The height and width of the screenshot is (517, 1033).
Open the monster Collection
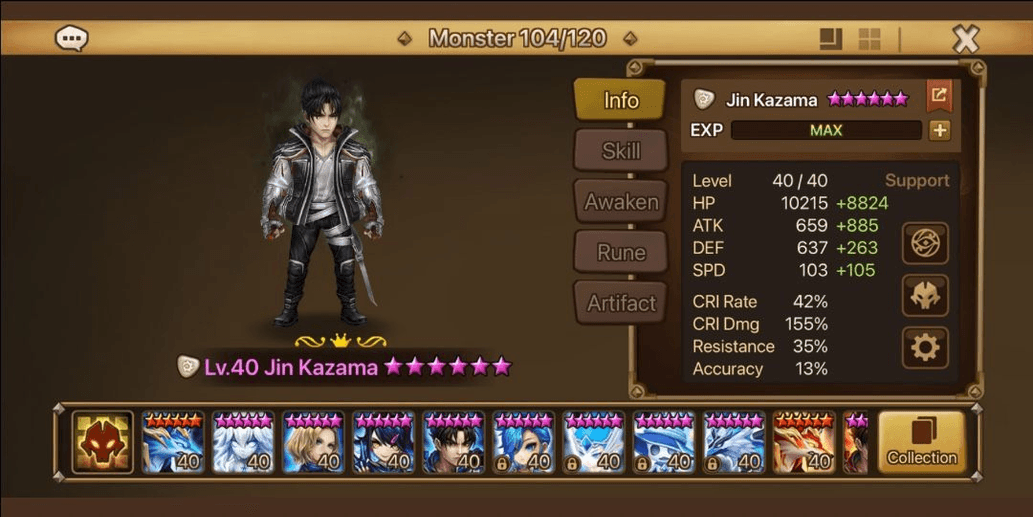[x=921, y=442]
